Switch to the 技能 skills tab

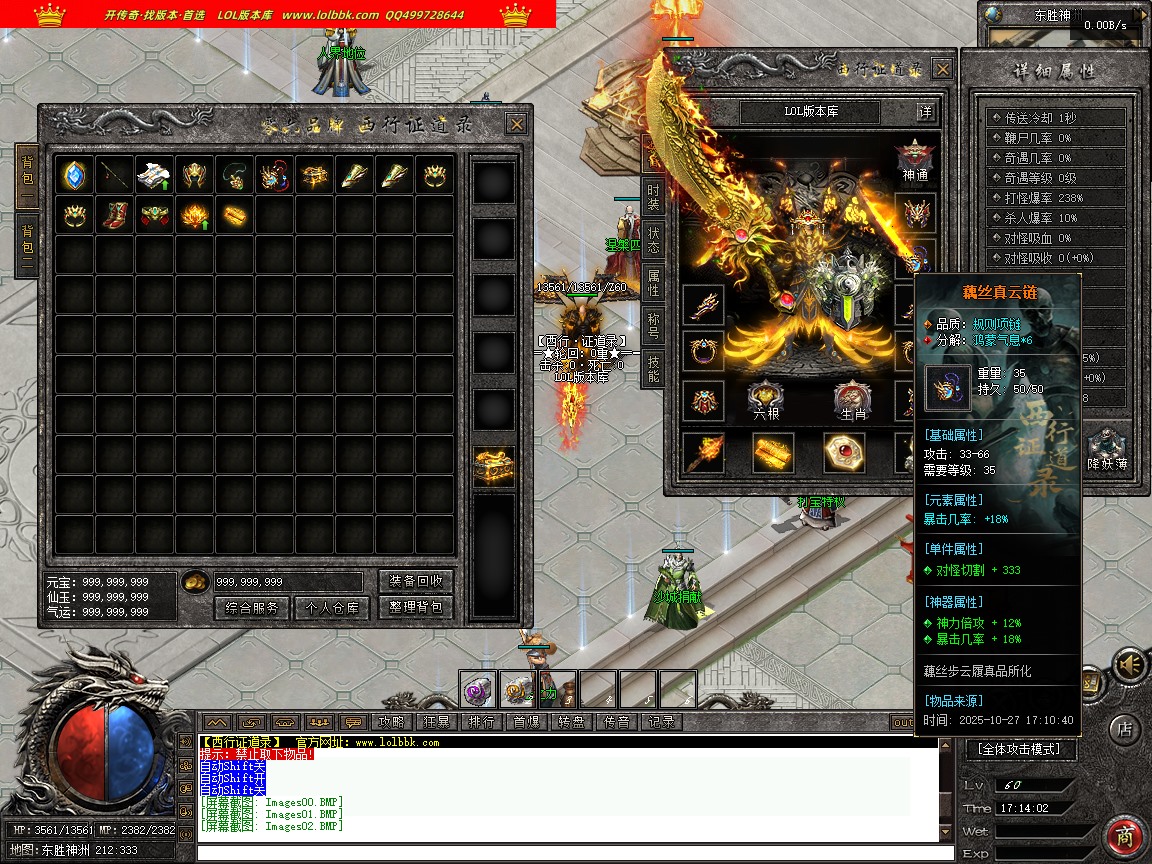coord(653,367)
